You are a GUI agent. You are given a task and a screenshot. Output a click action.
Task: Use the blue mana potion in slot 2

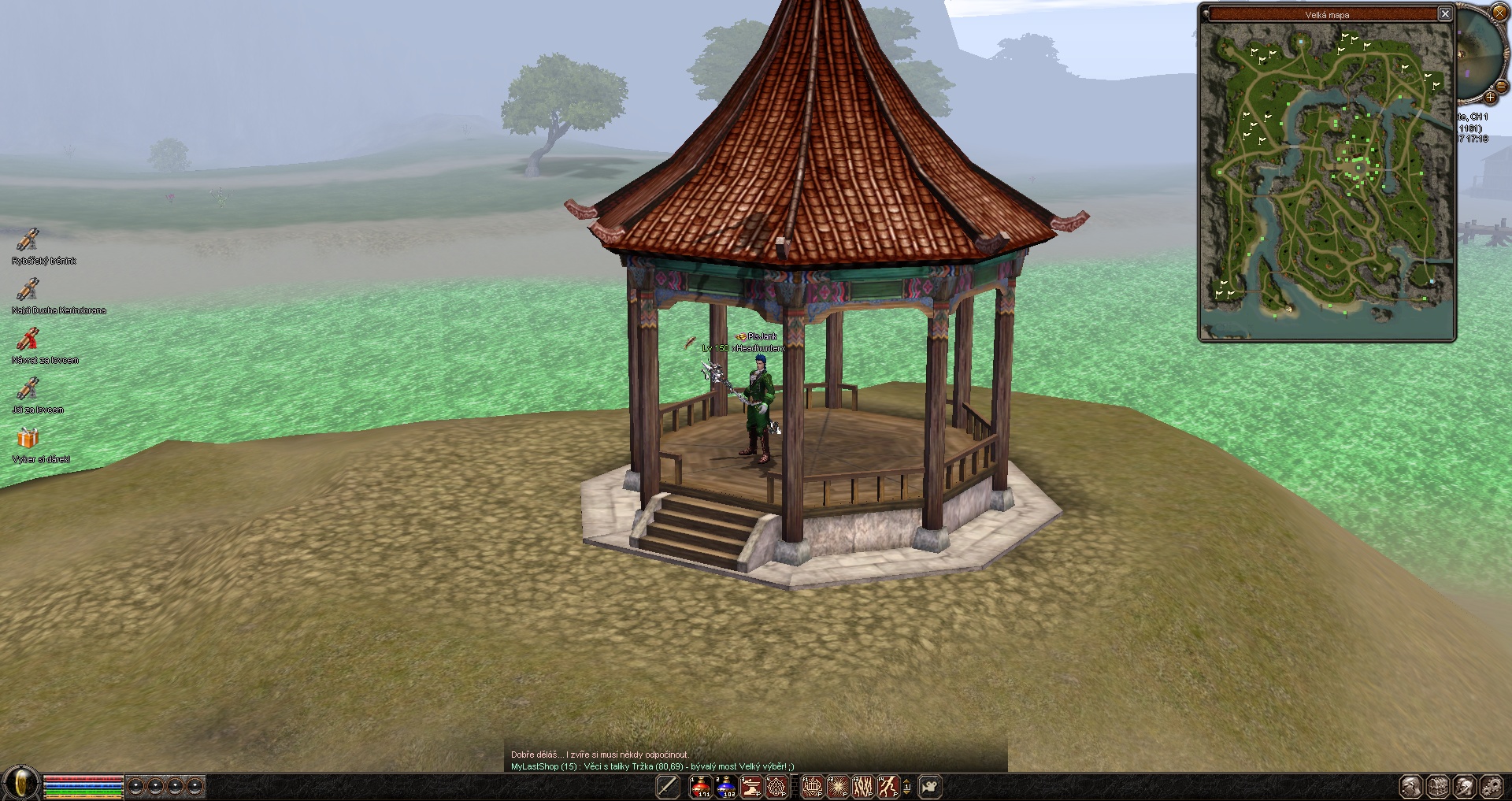point(725,786)
